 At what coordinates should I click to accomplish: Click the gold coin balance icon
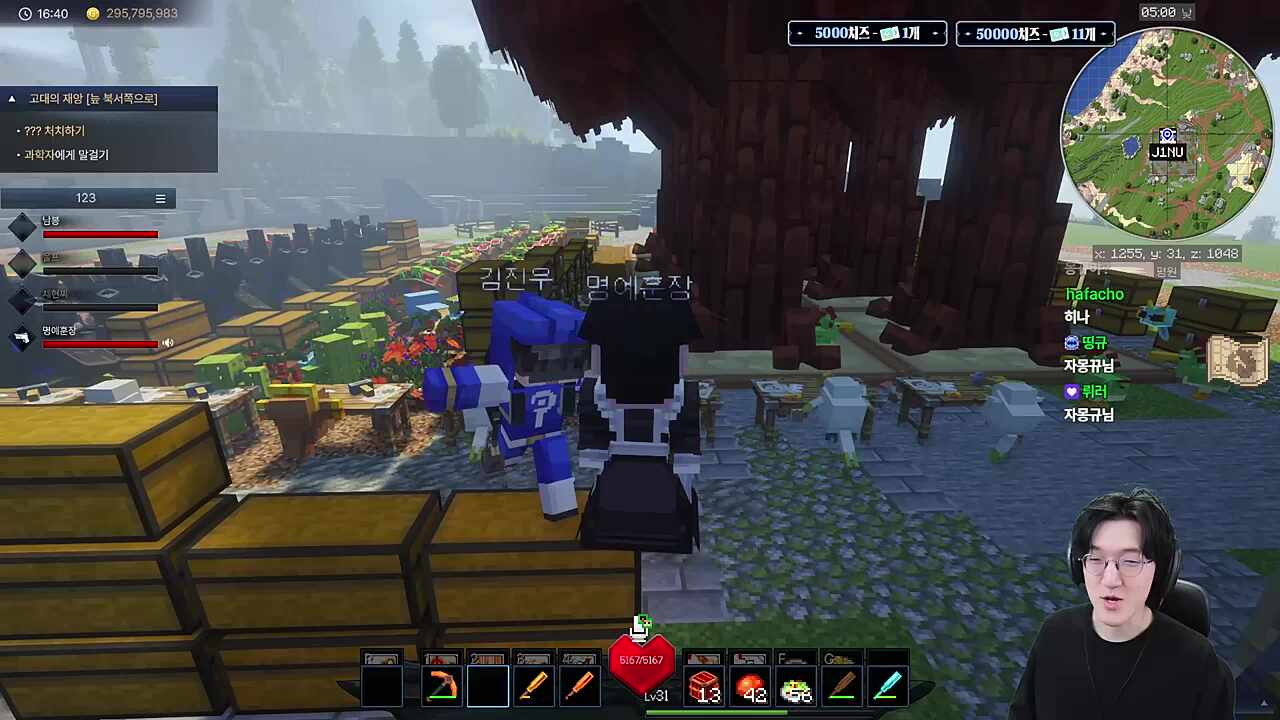[93, 14]
